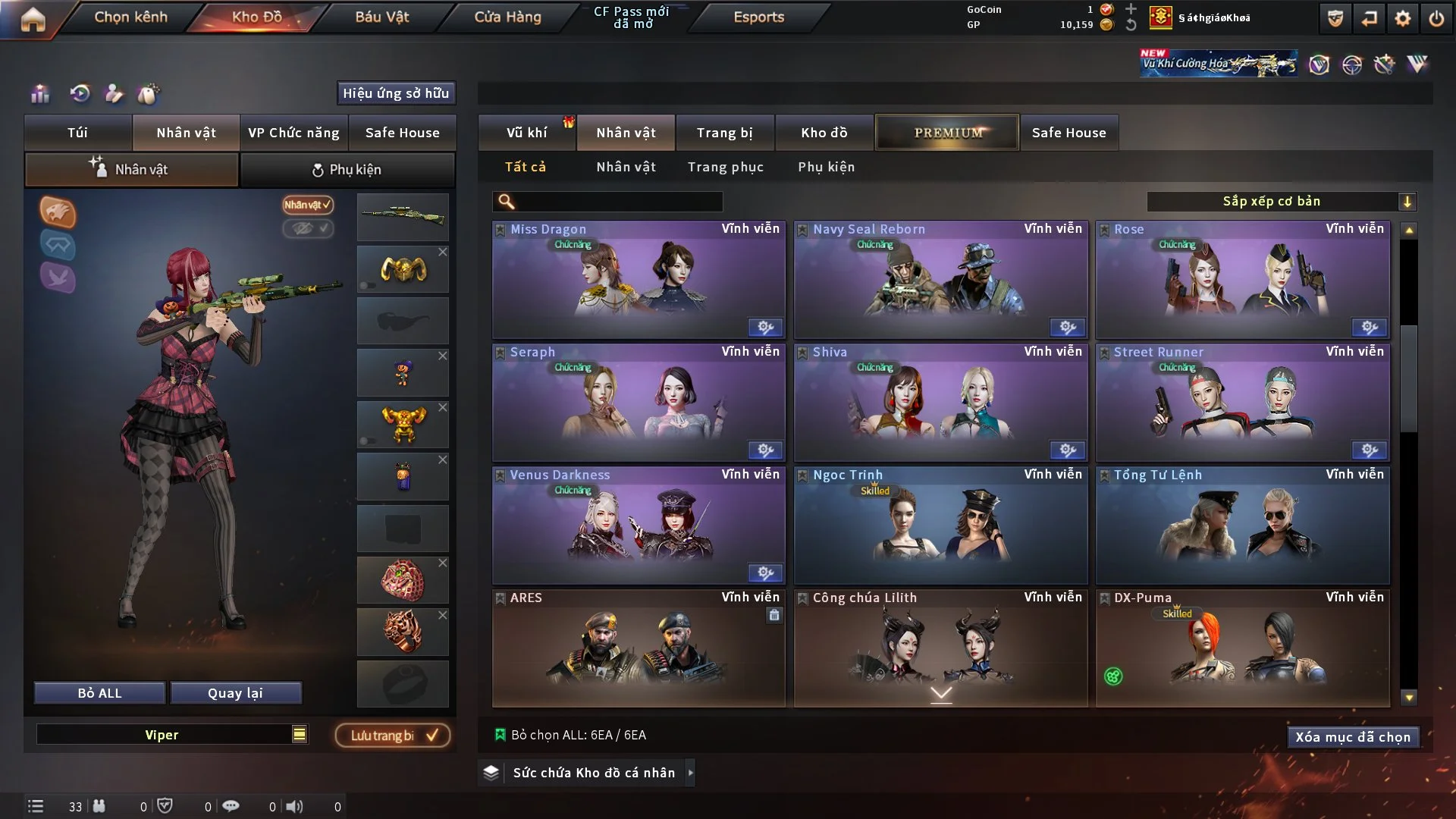The image size is (1456, 819).
Task: Open the replay history icon above character panel
Action: [x=78, y=94]
